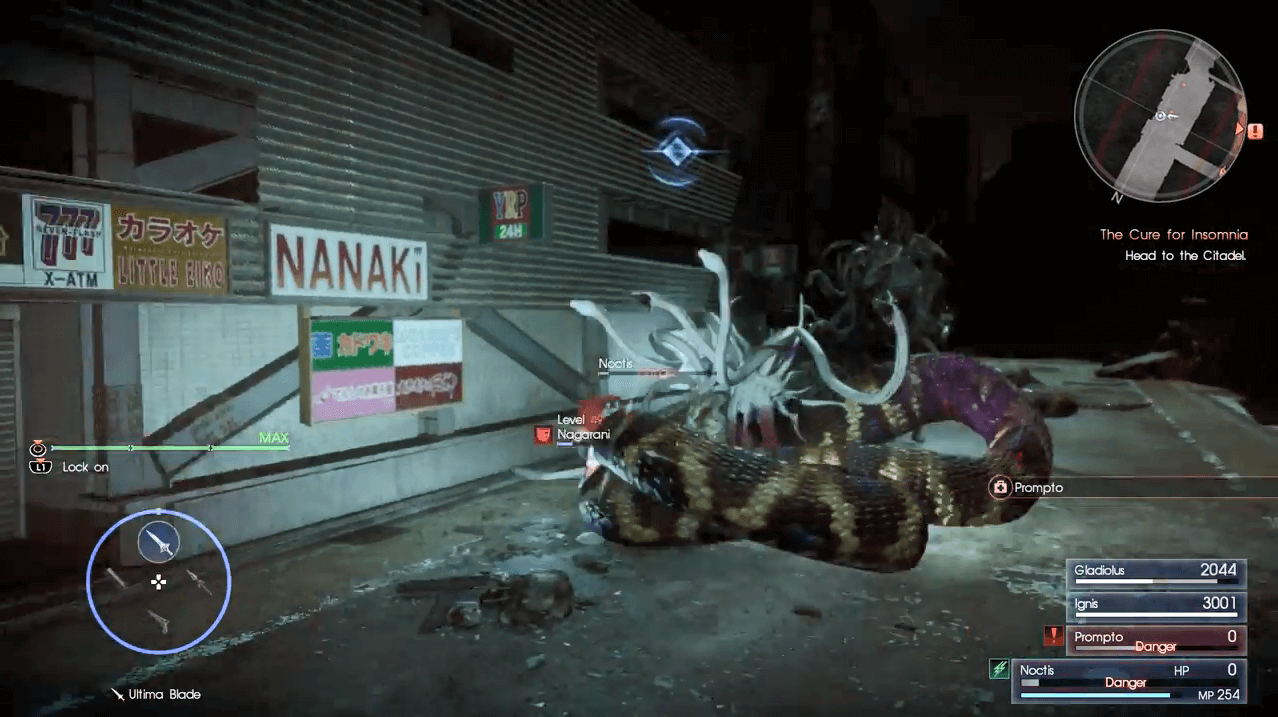Open the circular minimap
This screenshot has width=1278, height=717.
[1160, 116]
